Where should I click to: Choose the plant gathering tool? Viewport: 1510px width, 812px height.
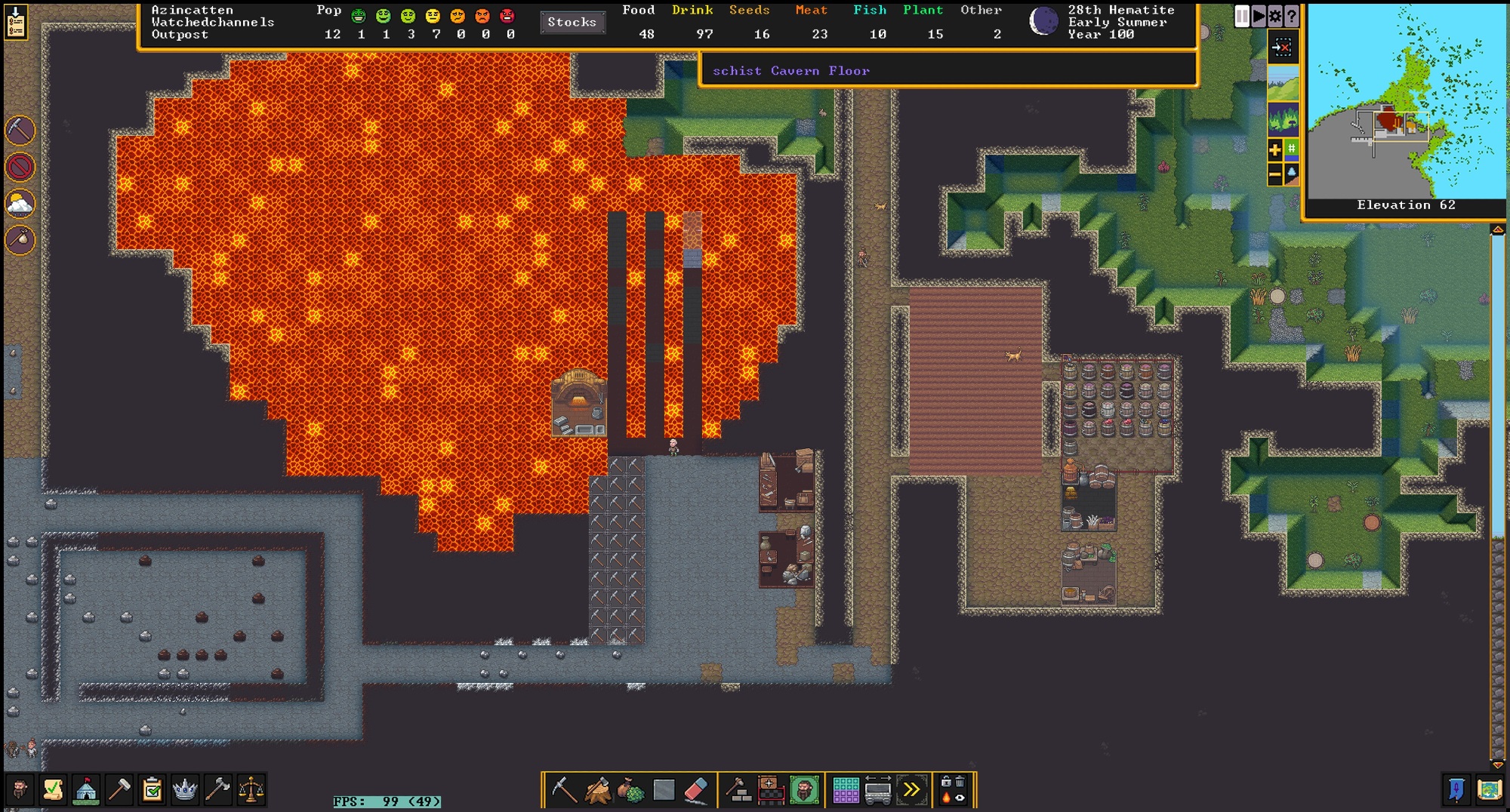(x=630, y=790)
